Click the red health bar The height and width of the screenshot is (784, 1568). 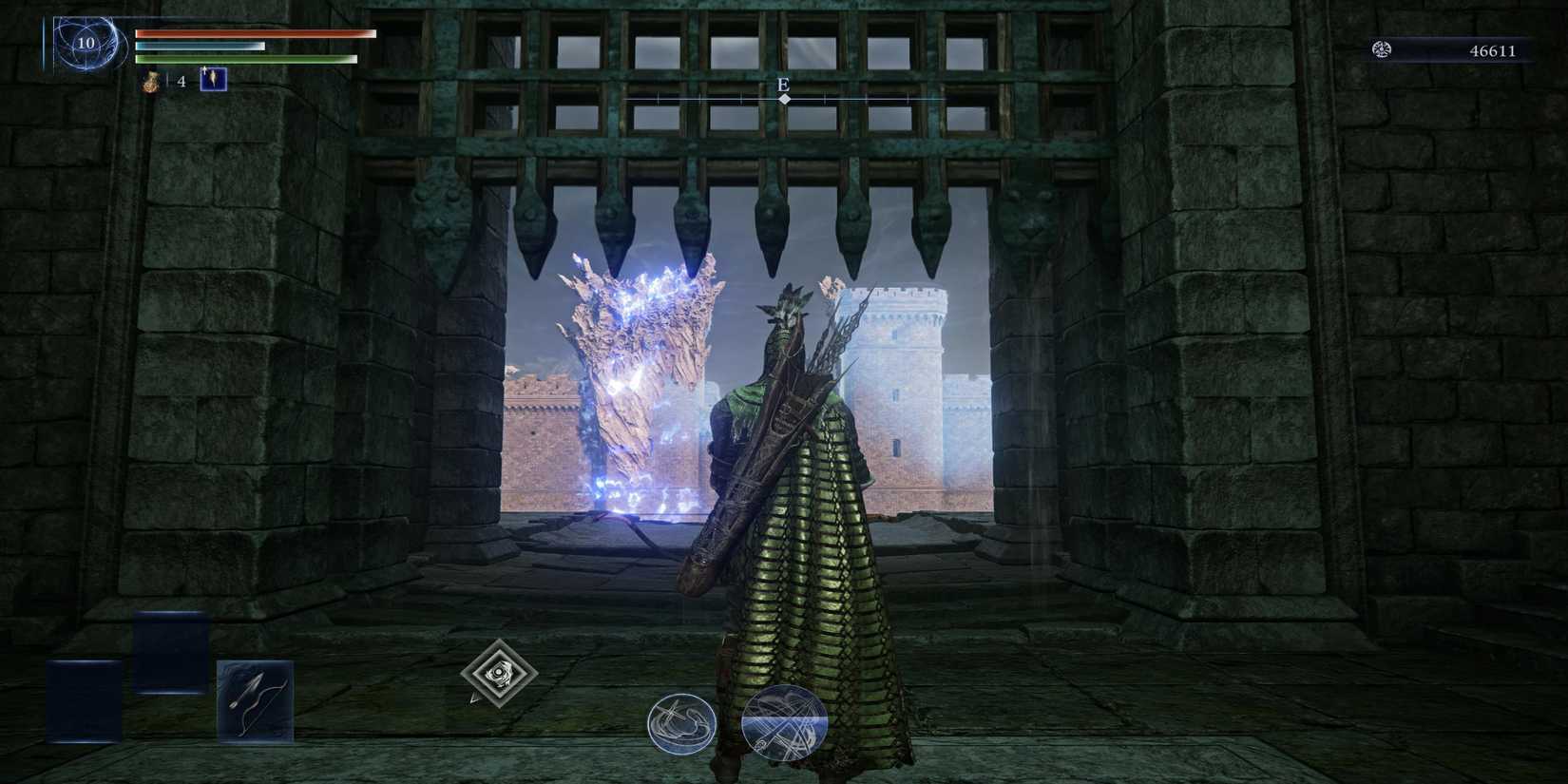(257, 31)
